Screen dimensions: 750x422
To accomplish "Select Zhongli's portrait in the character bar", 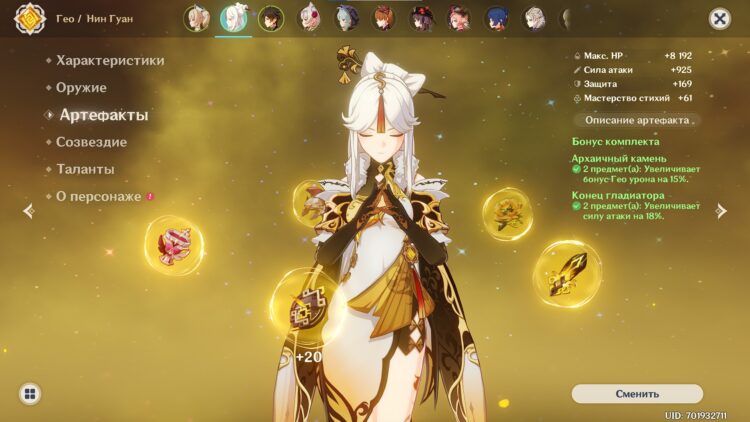I will [x=272, y=18].
